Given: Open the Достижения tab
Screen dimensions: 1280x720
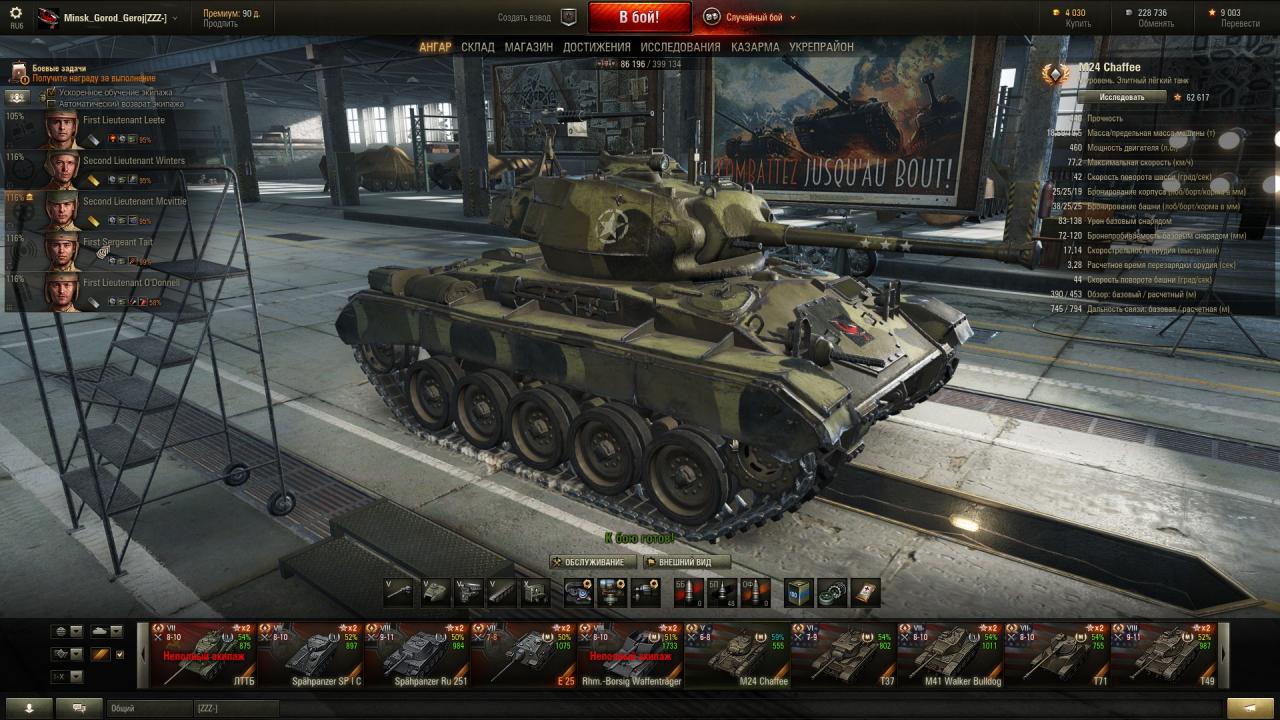Looking at the screenshot, I should pyautogui.click(x=596, y=47).
